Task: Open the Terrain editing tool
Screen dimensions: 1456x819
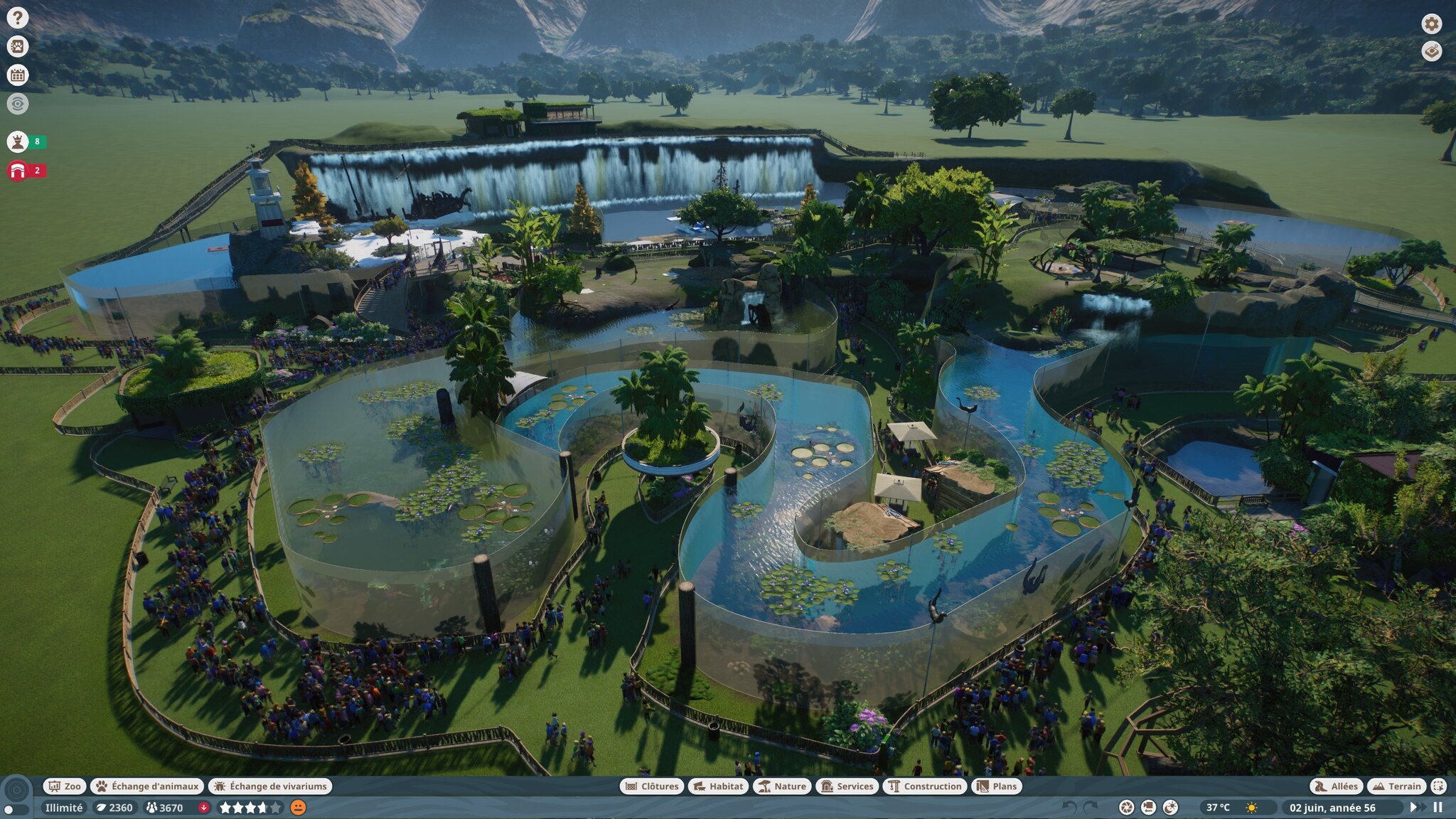Action: [x=1397, y=786]
